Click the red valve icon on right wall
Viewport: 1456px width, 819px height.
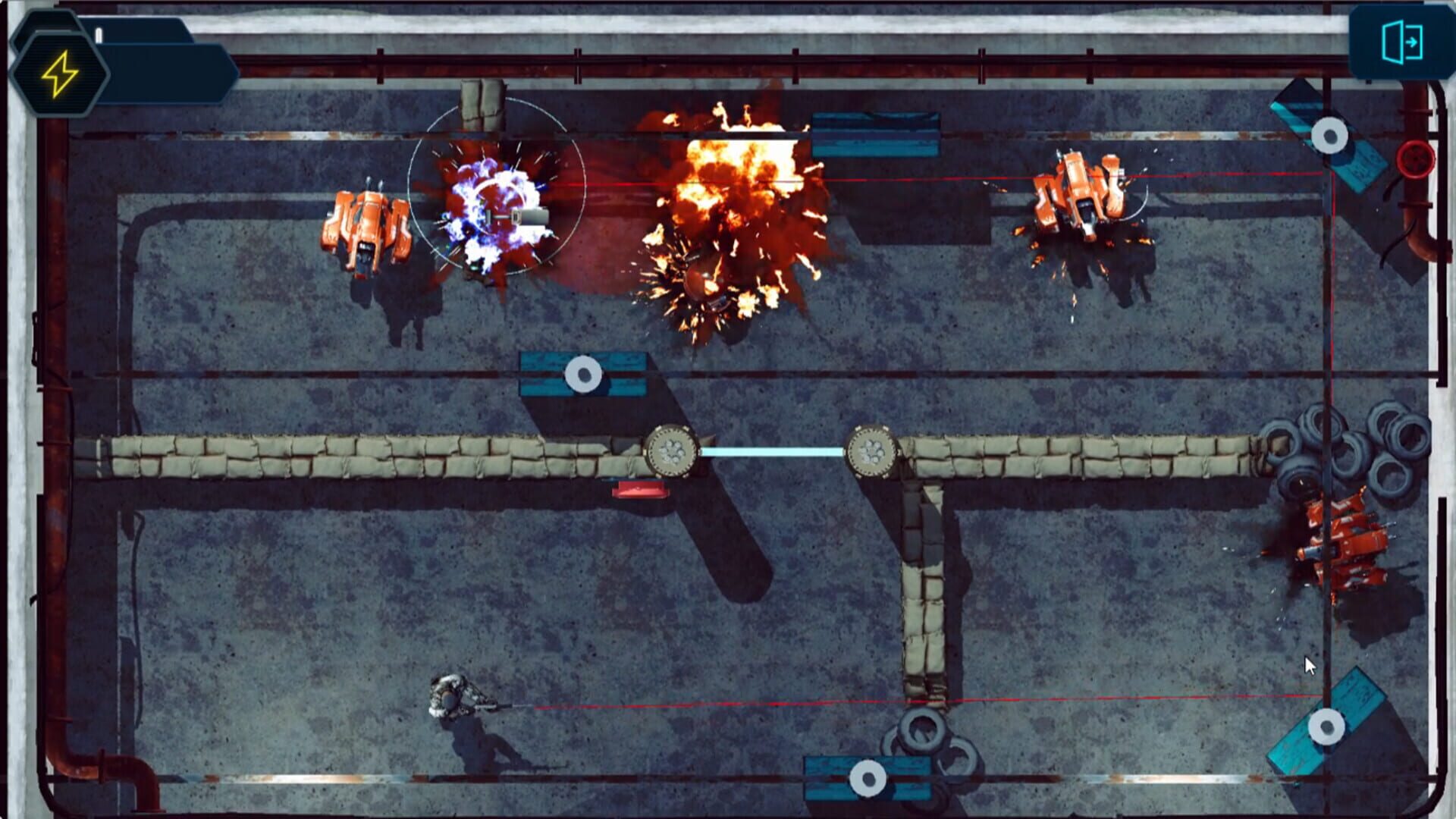1414,159
